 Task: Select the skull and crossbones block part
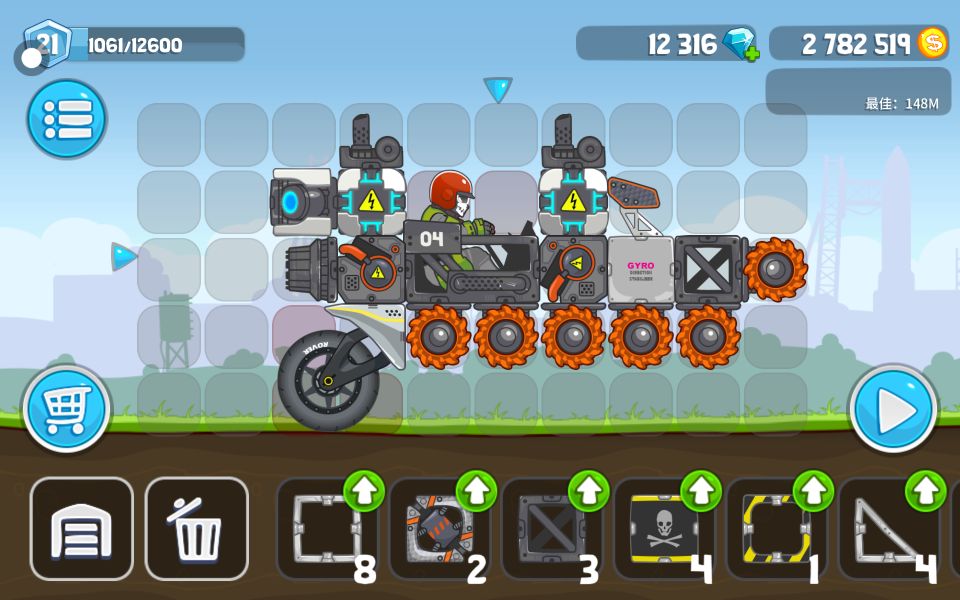click(664, 528)
